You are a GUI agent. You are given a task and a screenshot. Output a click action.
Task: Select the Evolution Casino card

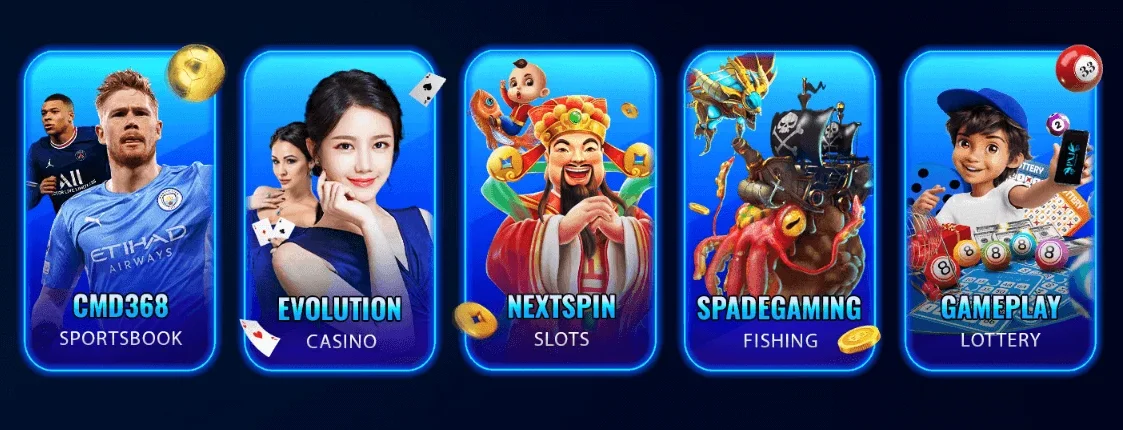point(340,210)
